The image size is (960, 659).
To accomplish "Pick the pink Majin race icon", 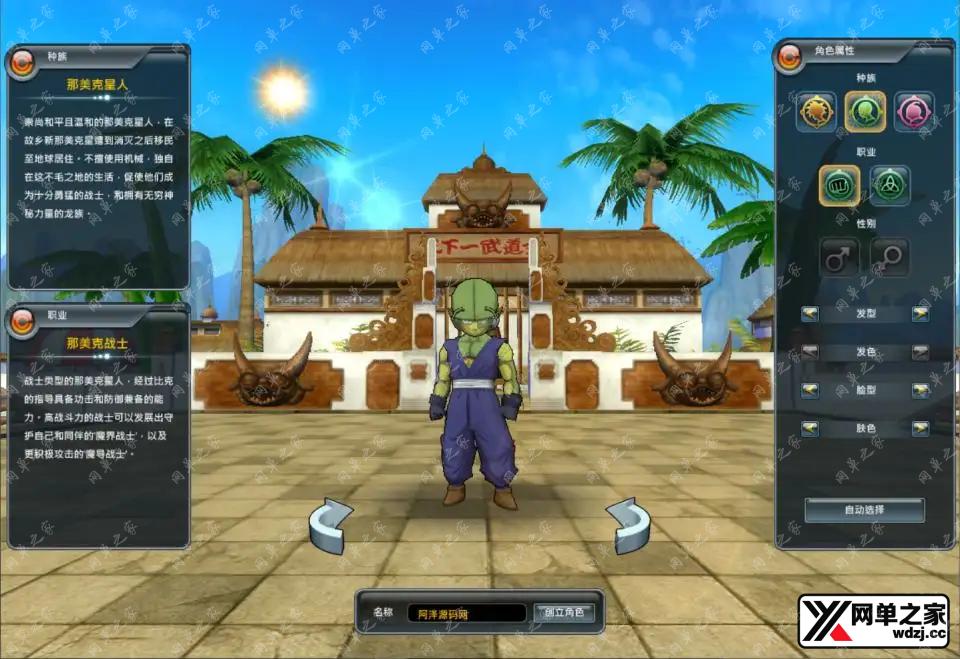I will (913, 111).
